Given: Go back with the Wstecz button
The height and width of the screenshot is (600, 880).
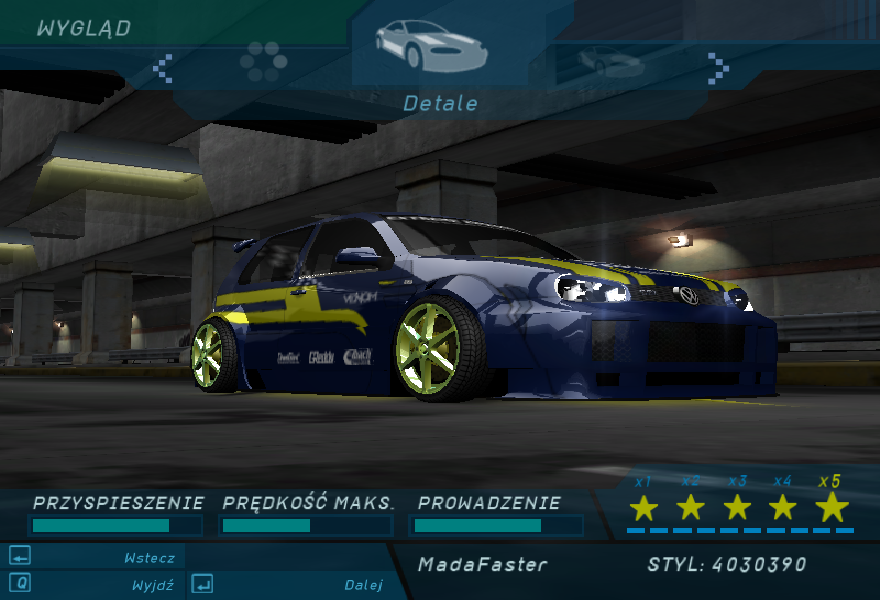Looking at the screenshot, I should 95,558.
